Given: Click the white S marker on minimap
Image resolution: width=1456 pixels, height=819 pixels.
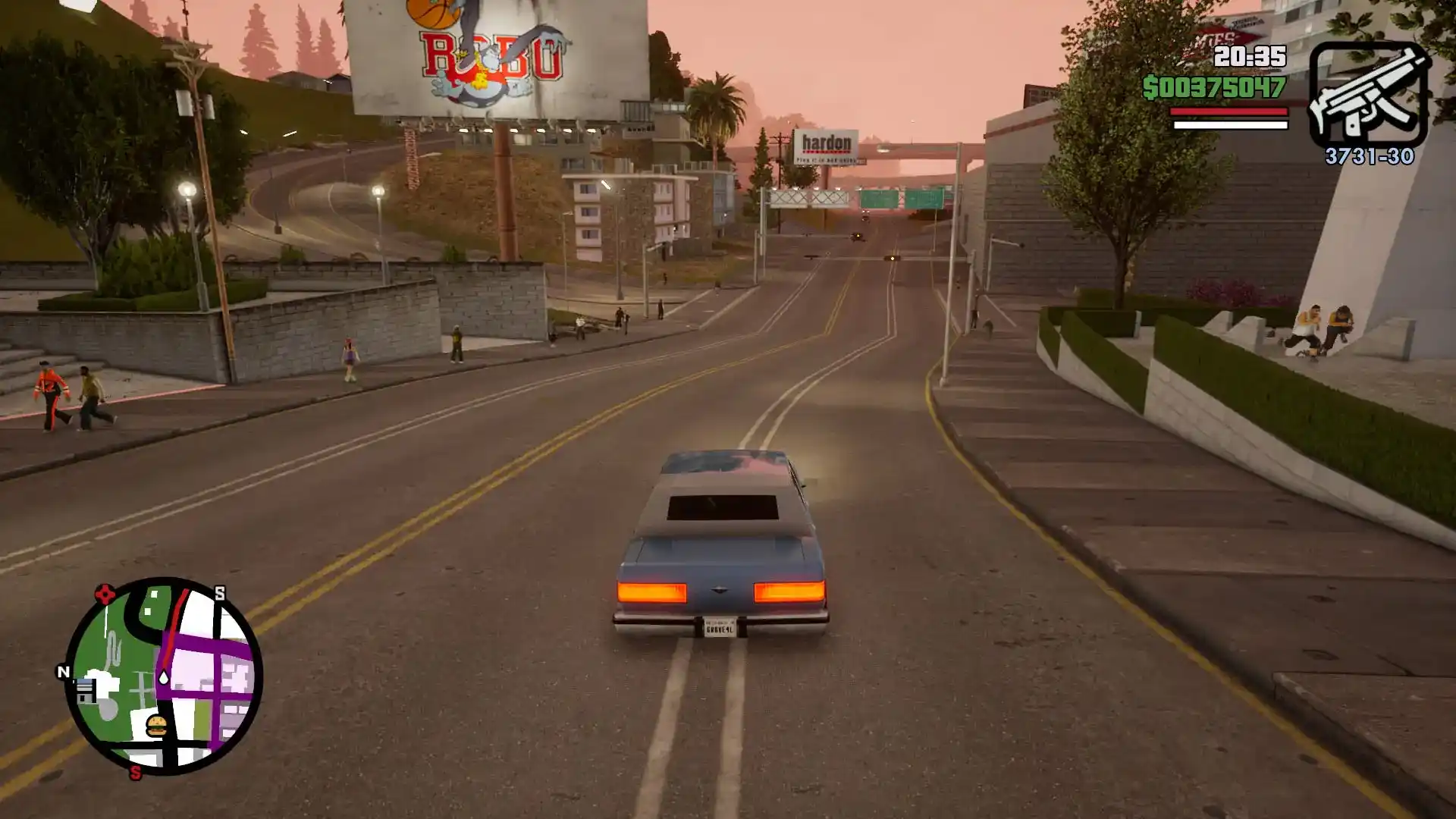Looking at the screenshot, I should 220,593.
